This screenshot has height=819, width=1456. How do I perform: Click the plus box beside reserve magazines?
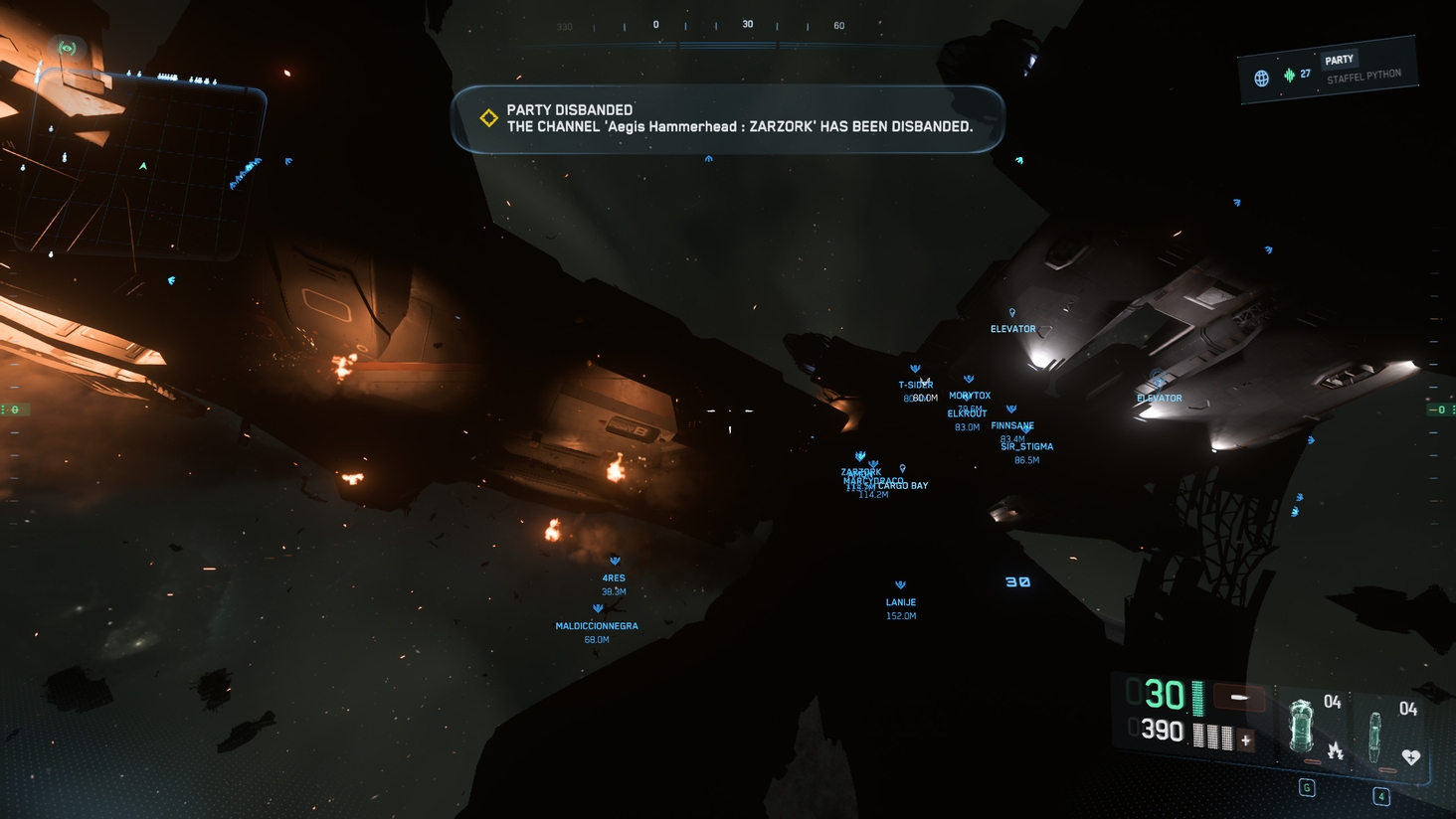click(1245, 739)
